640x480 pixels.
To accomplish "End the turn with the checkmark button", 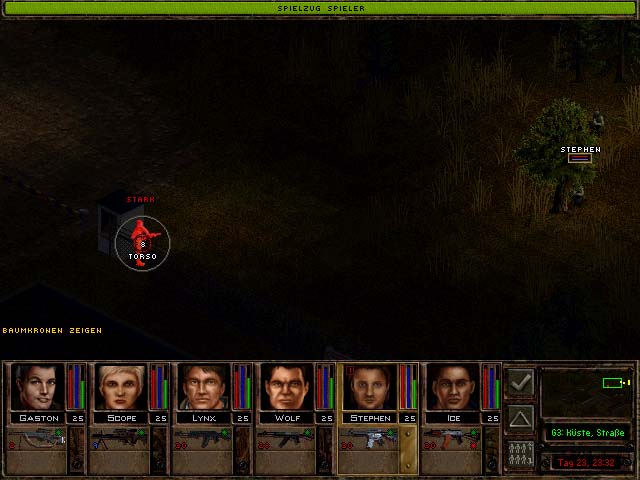I will (520, 382).
